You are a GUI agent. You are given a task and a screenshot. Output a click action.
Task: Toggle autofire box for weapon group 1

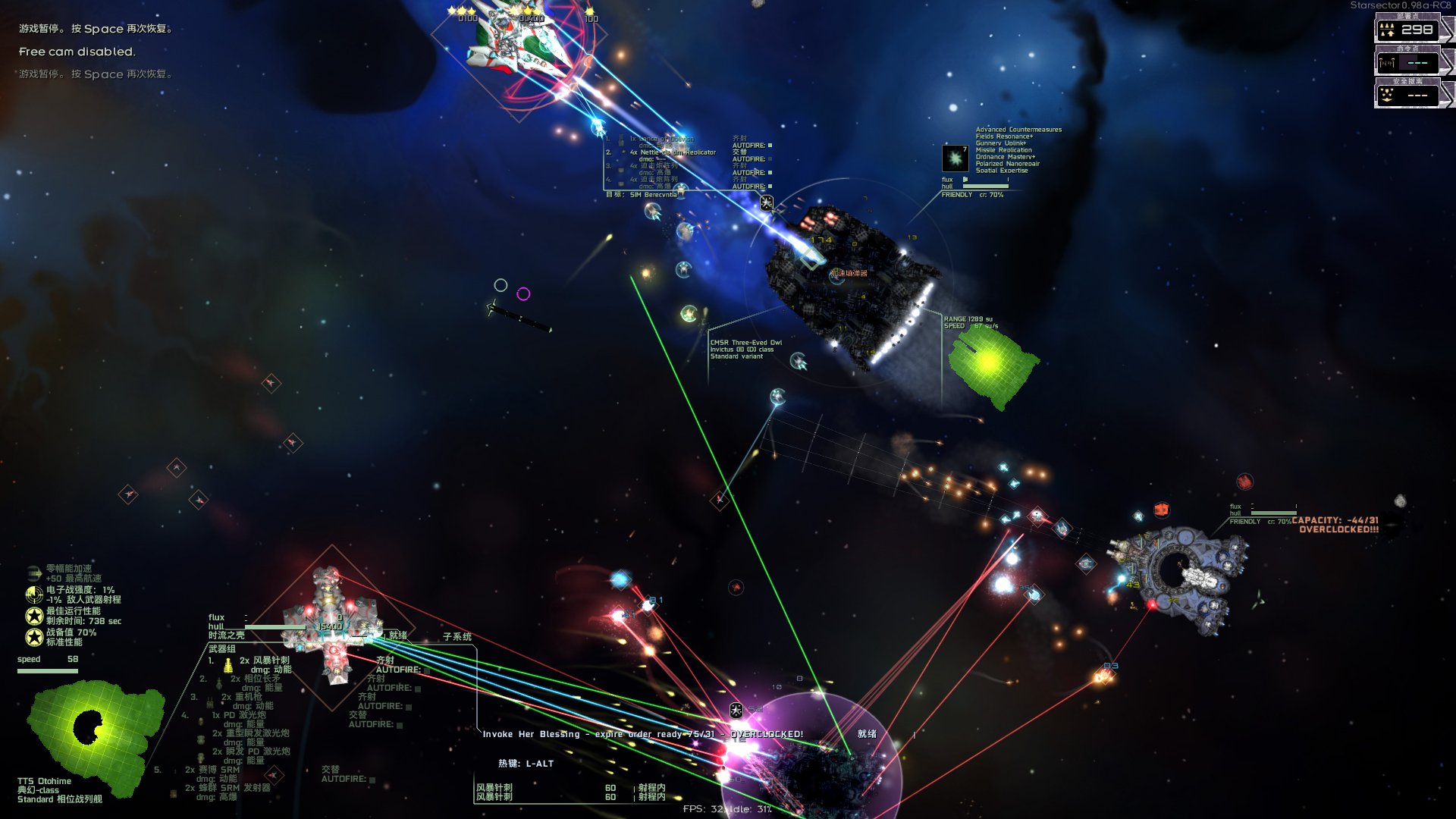pyautogui.click(x=427, y=670)
